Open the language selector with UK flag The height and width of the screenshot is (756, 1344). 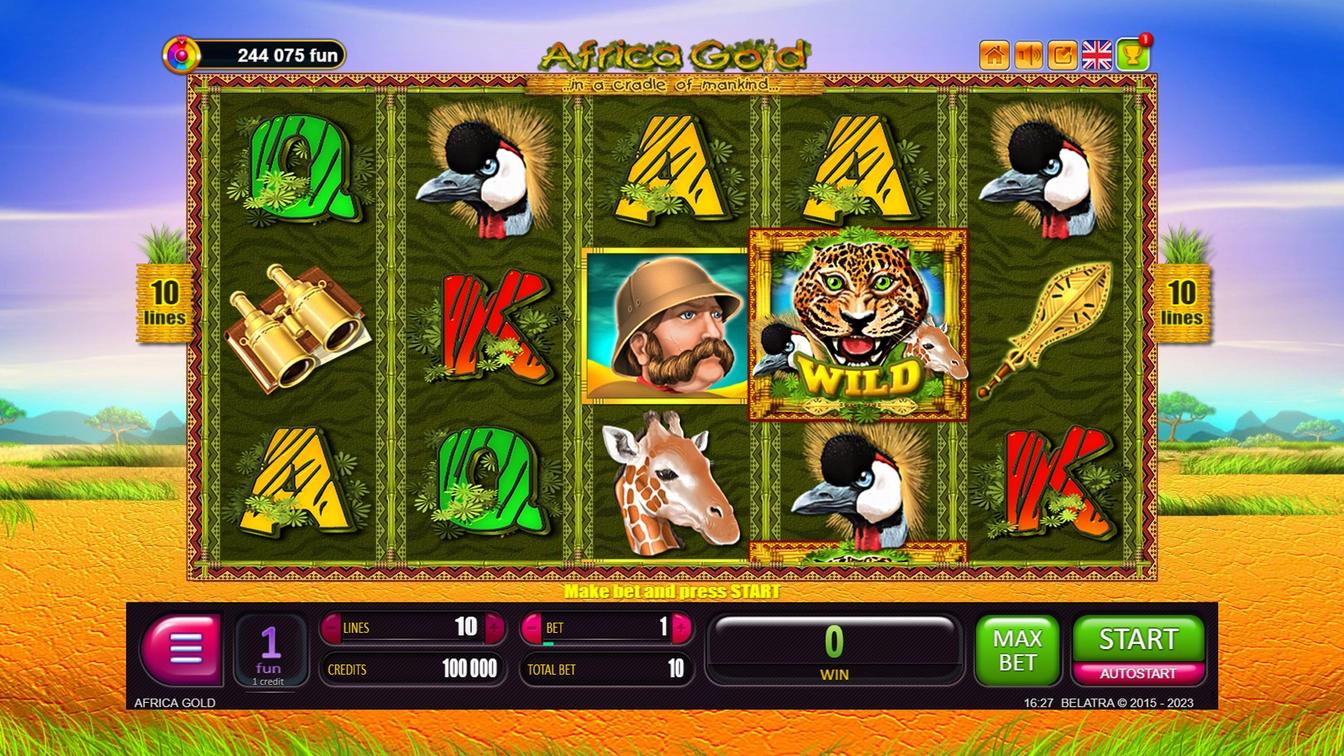tap(1096, 55)
